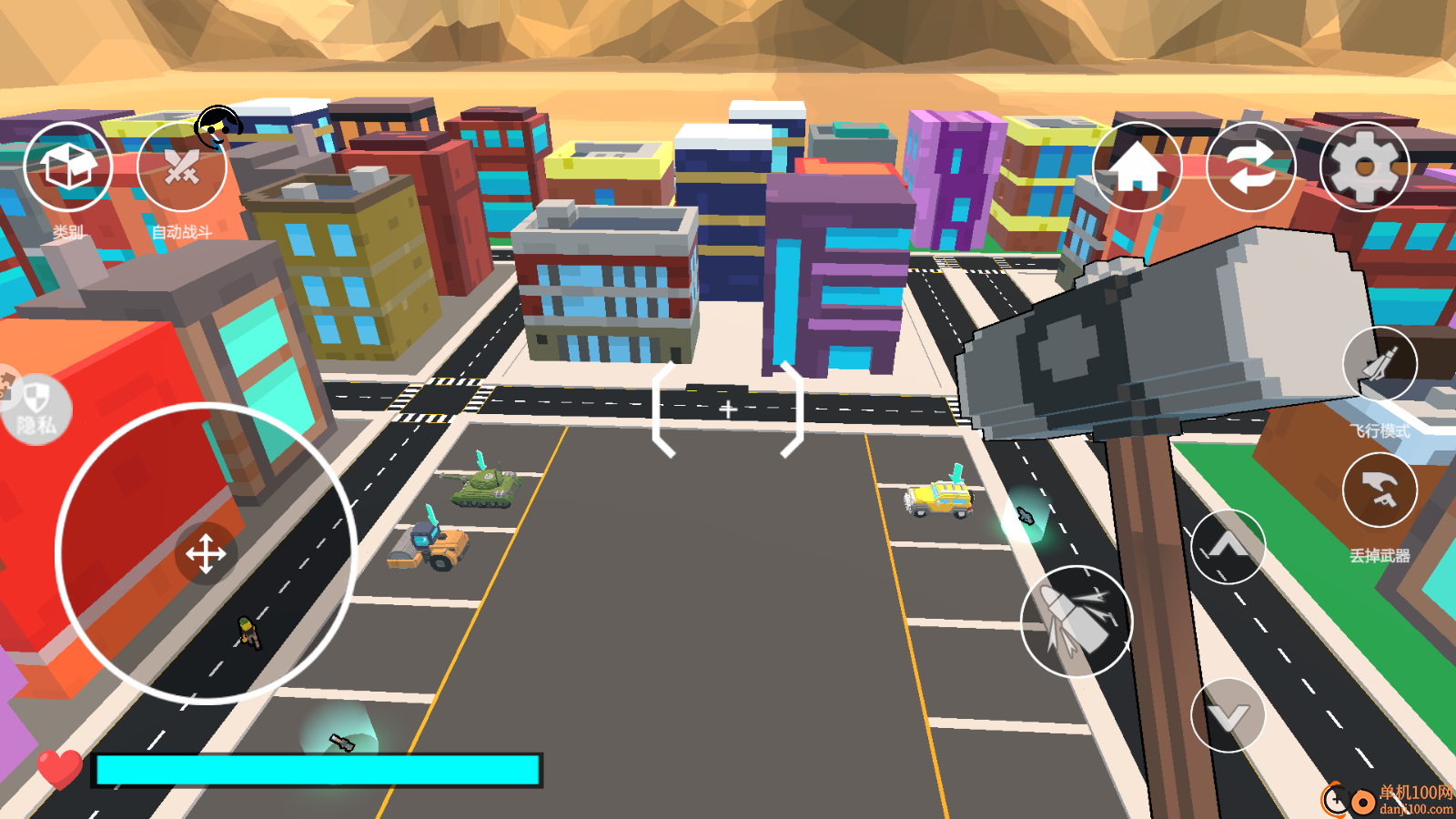
Task: Open the gear settings menu
Action: [x=1364, y=167]
